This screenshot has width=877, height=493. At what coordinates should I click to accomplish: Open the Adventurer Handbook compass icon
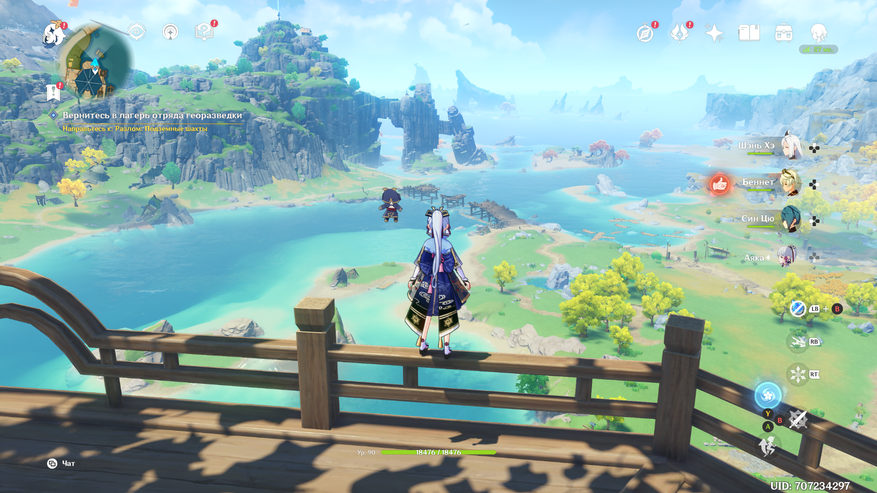(x=645, y=33)
